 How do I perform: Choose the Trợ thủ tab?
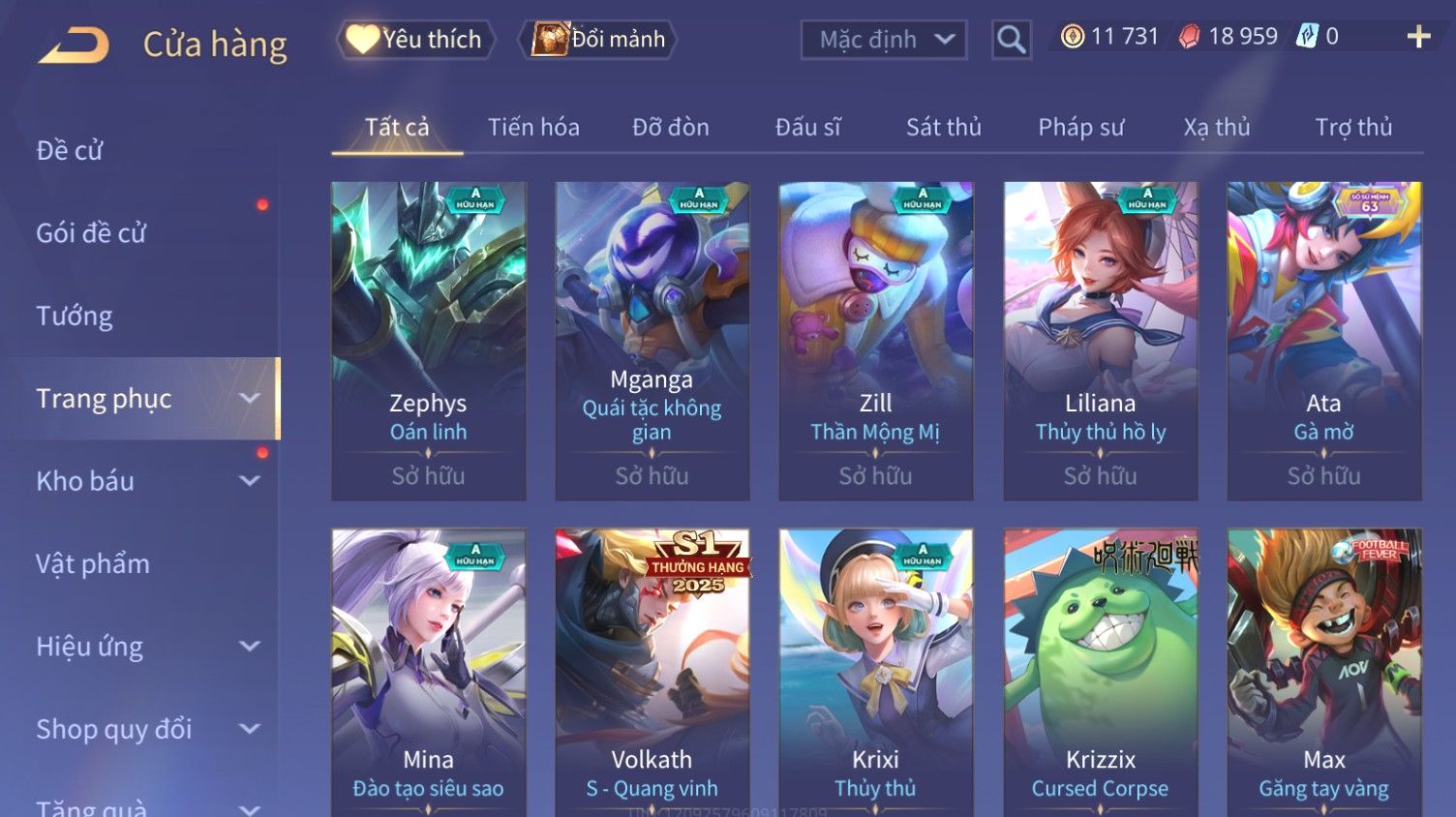point(1352,127)
